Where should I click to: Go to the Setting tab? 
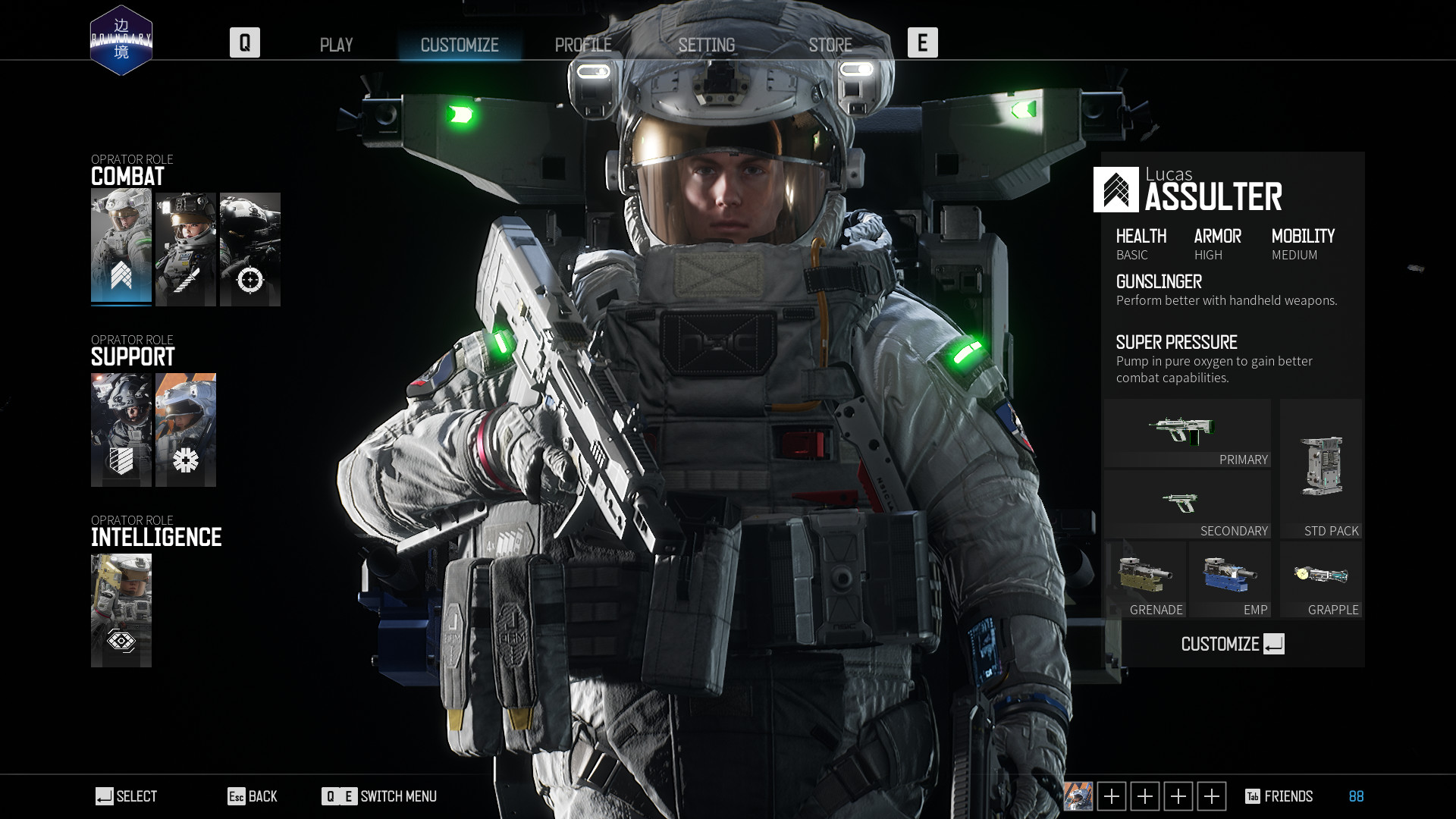tap(706, 45)
